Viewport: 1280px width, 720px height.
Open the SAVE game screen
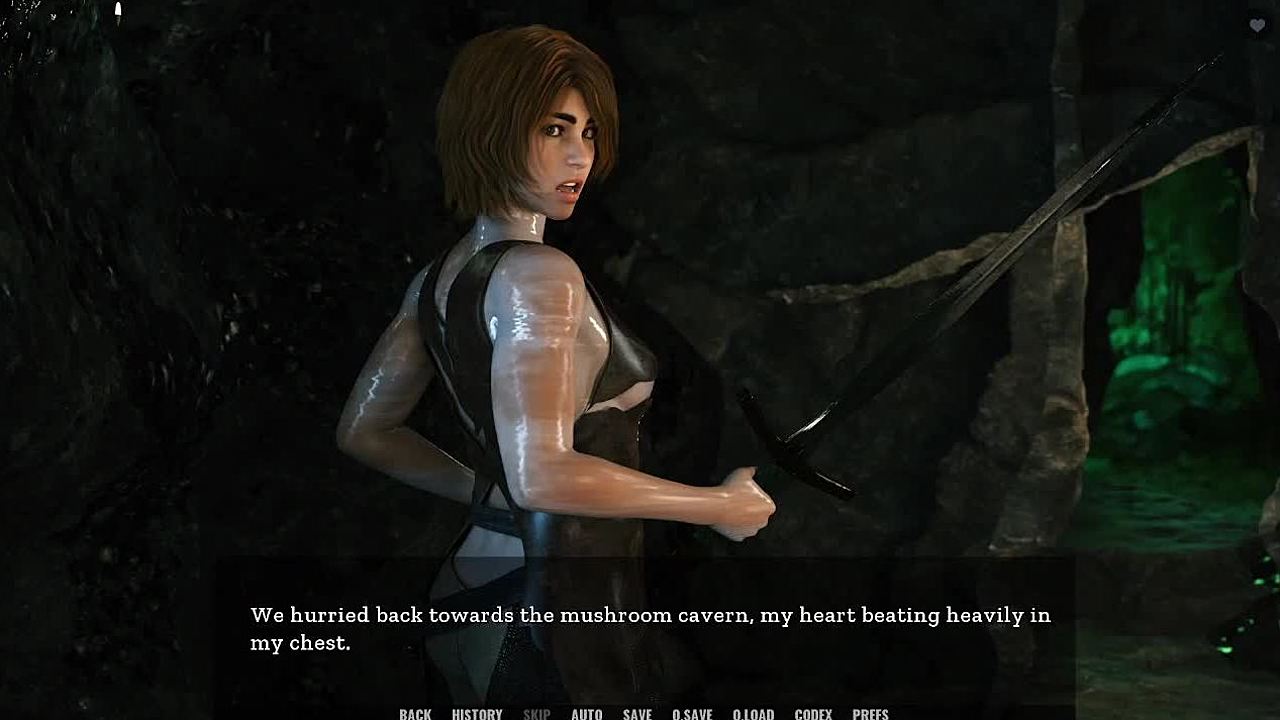[637, 713]
